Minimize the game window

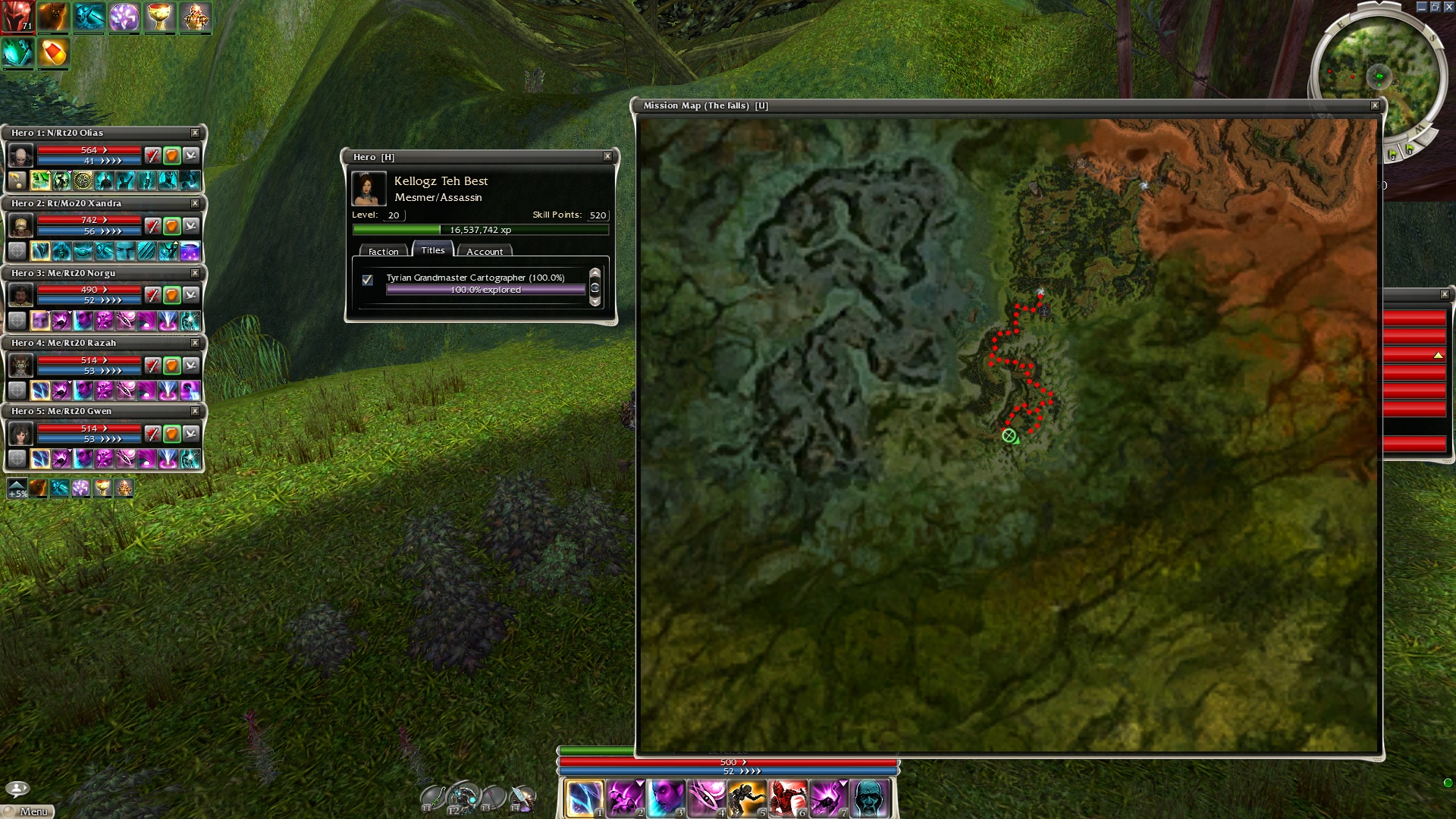[1421, 7]
